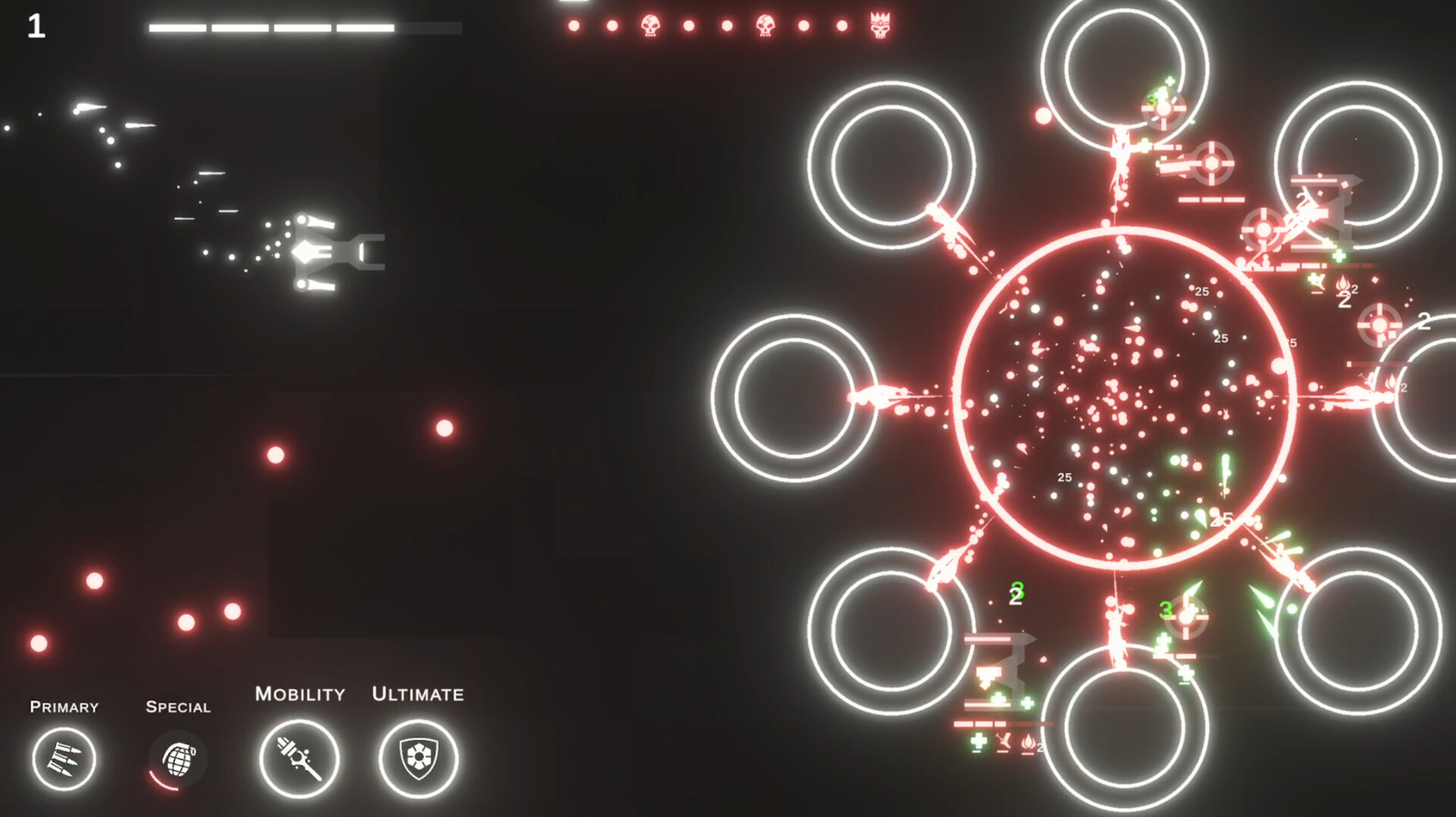Click the Ultimate label text
This screenshot has height=817, width=1456.
coord(416,693)
